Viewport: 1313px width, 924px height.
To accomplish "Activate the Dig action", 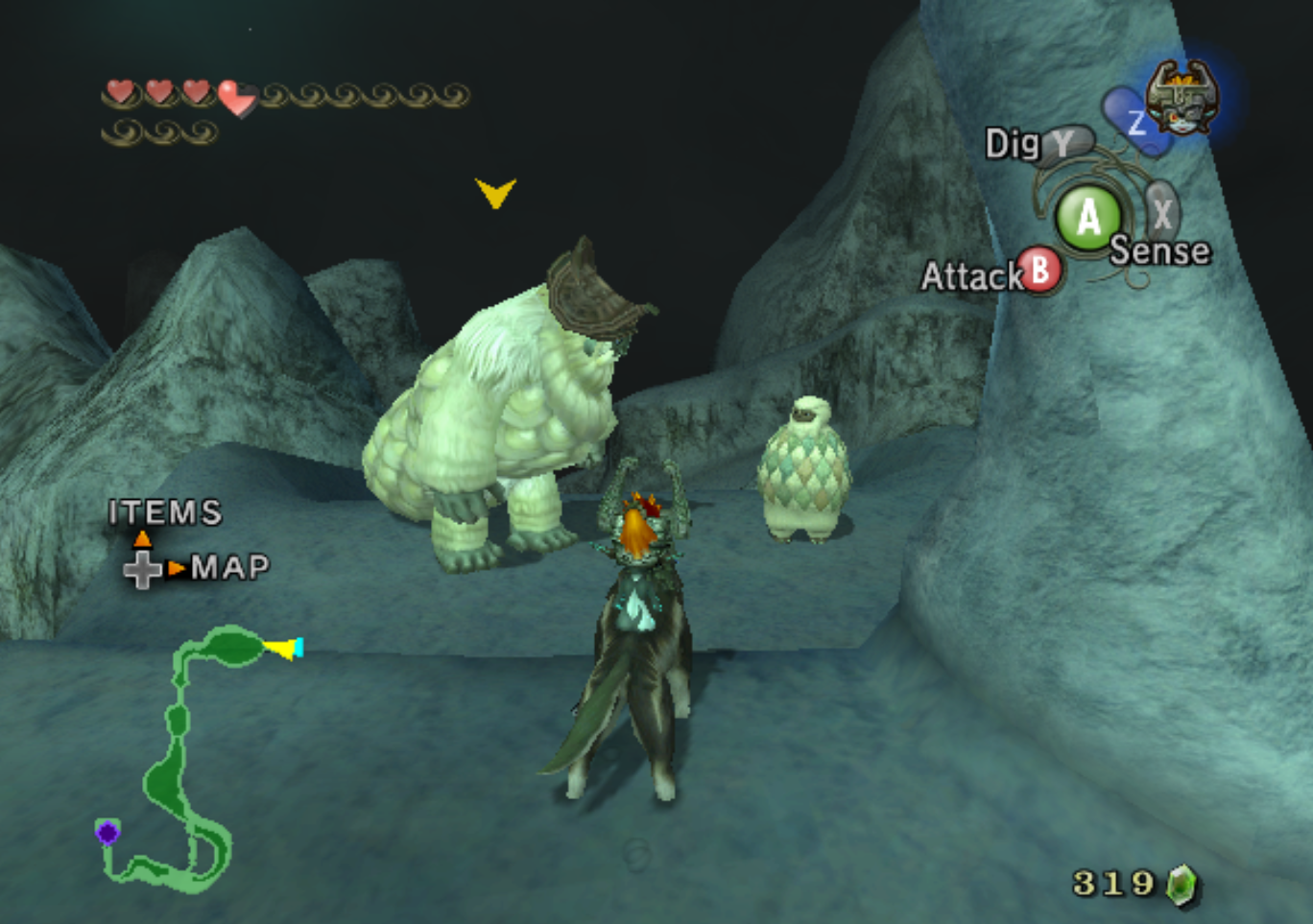I will tap(1015, 144).
